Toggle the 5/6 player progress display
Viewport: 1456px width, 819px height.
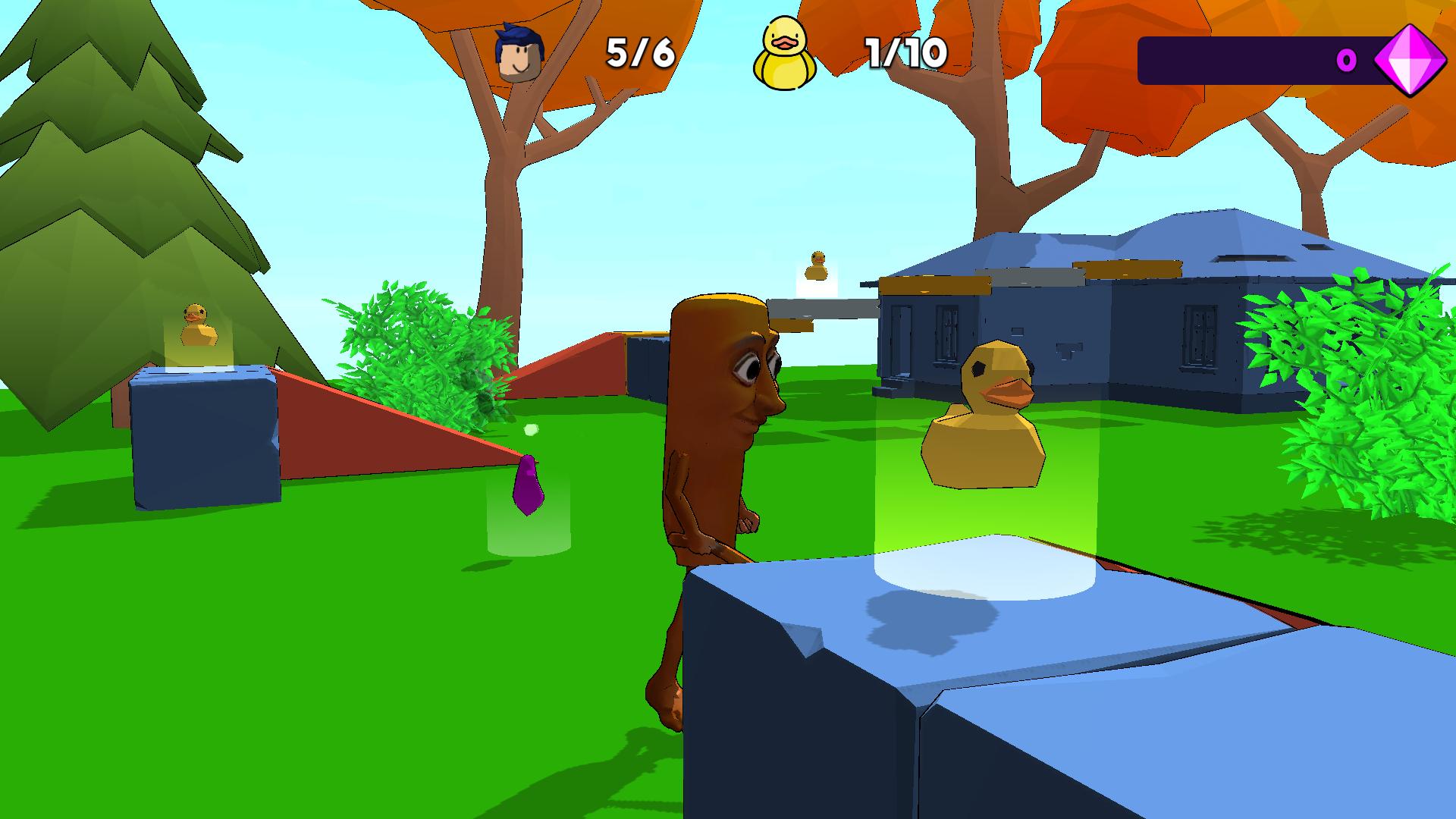(x=635, y=51)
